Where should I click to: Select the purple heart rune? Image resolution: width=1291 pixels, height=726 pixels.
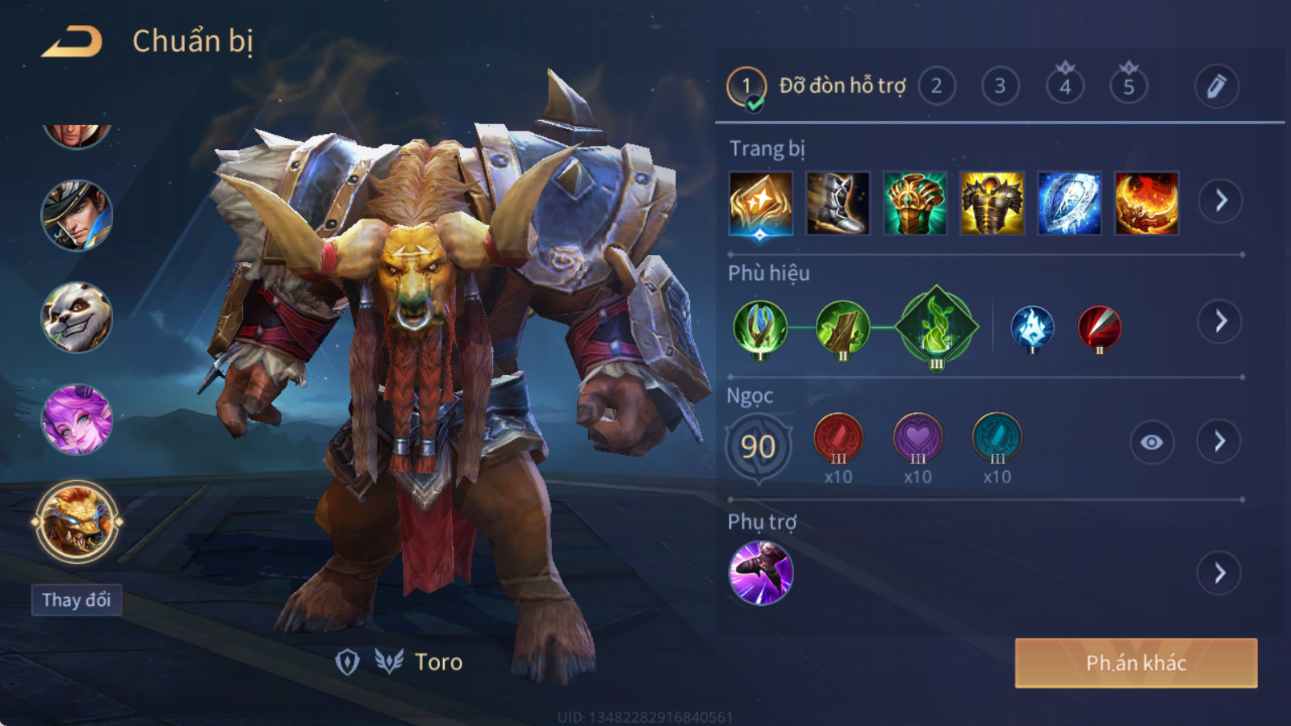[917, 438]
